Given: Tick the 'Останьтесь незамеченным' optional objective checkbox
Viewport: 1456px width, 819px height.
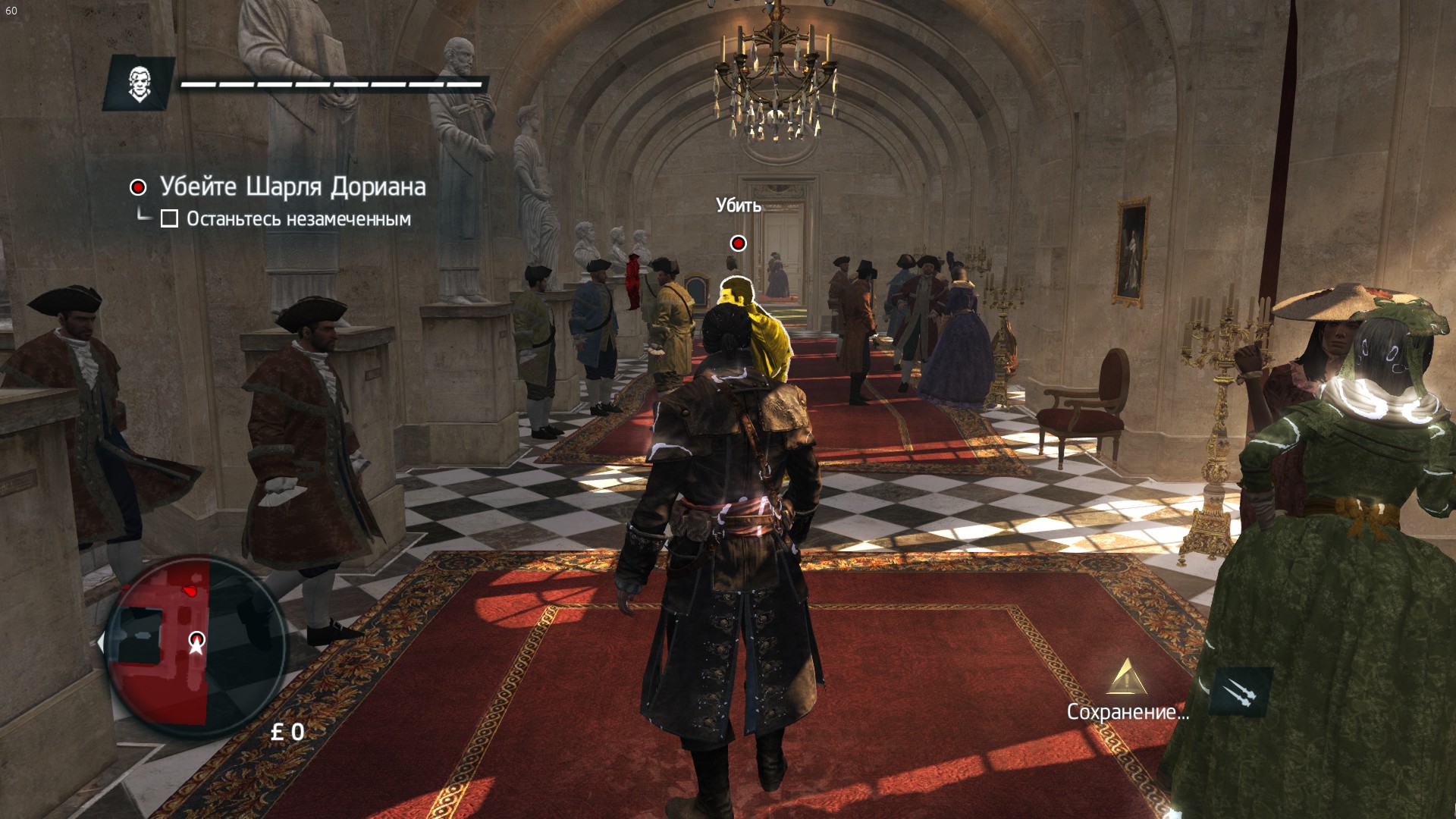Looking at the screenshot, I should (169, 219).
